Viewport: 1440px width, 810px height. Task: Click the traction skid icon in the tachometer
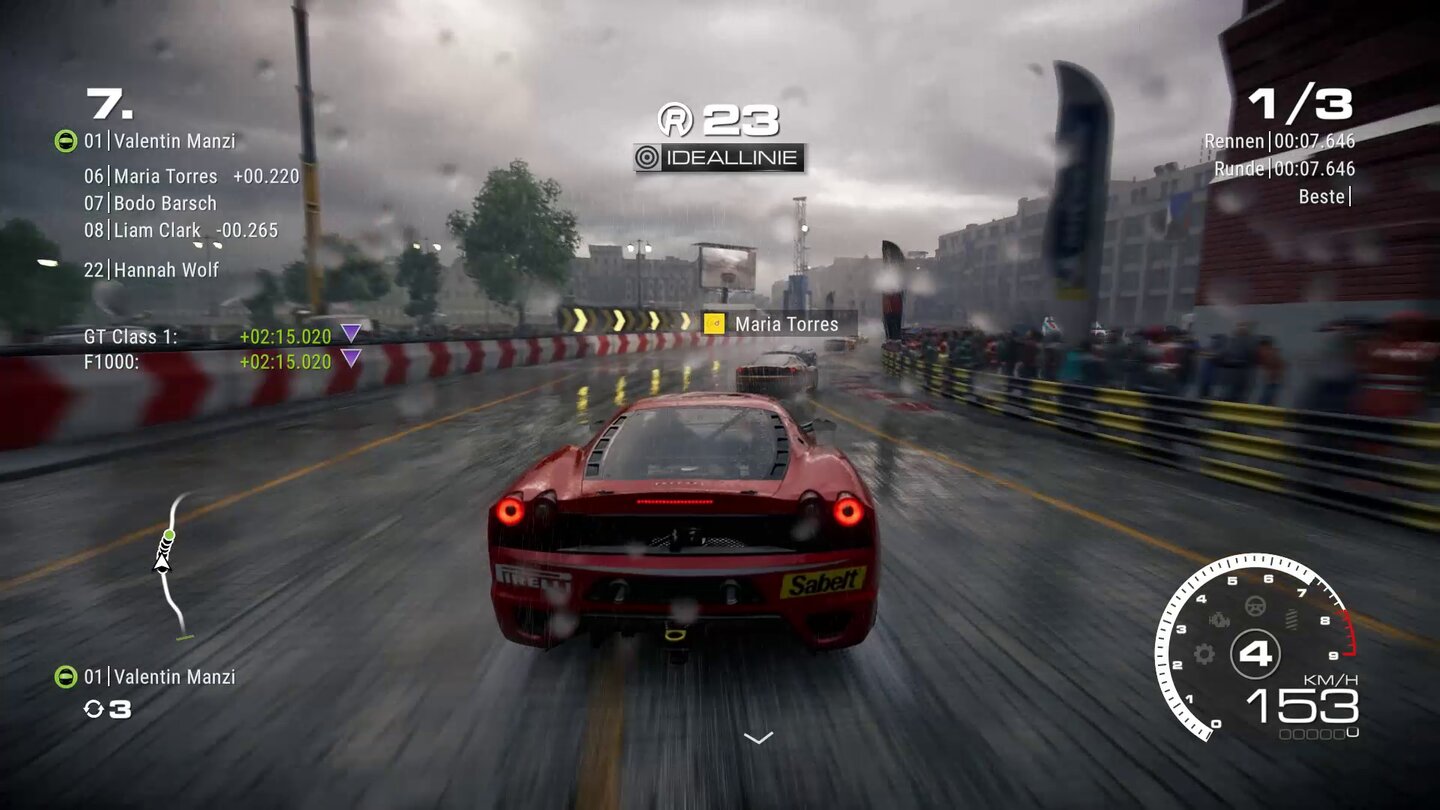tap(1291, 621)
